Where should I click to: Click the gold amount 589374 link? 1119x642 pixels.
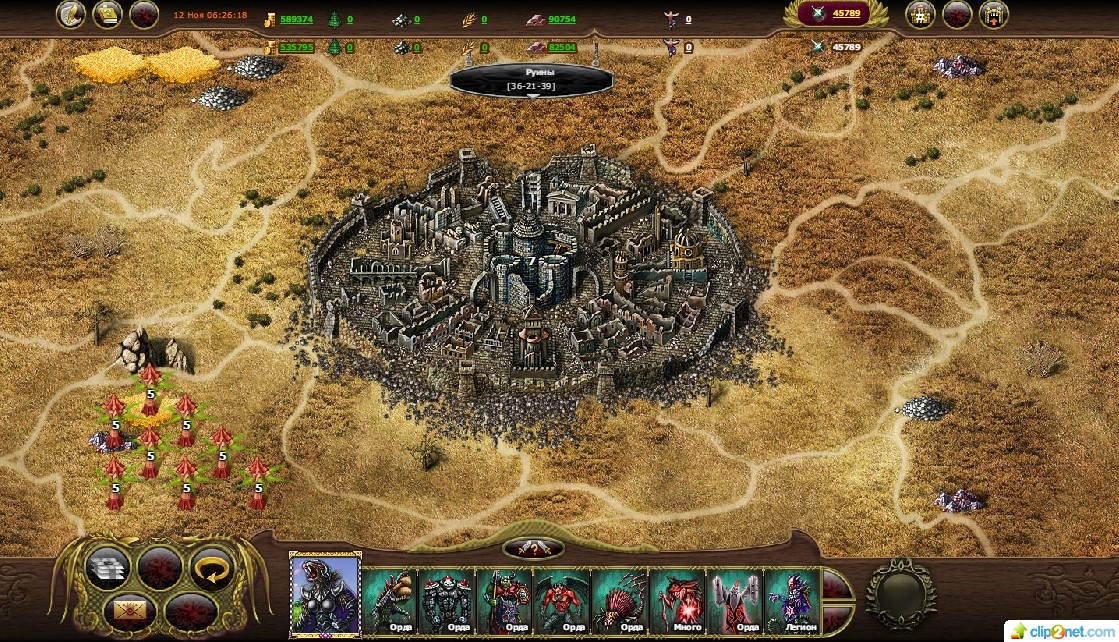pyautogui.click(x=296, y=19)
